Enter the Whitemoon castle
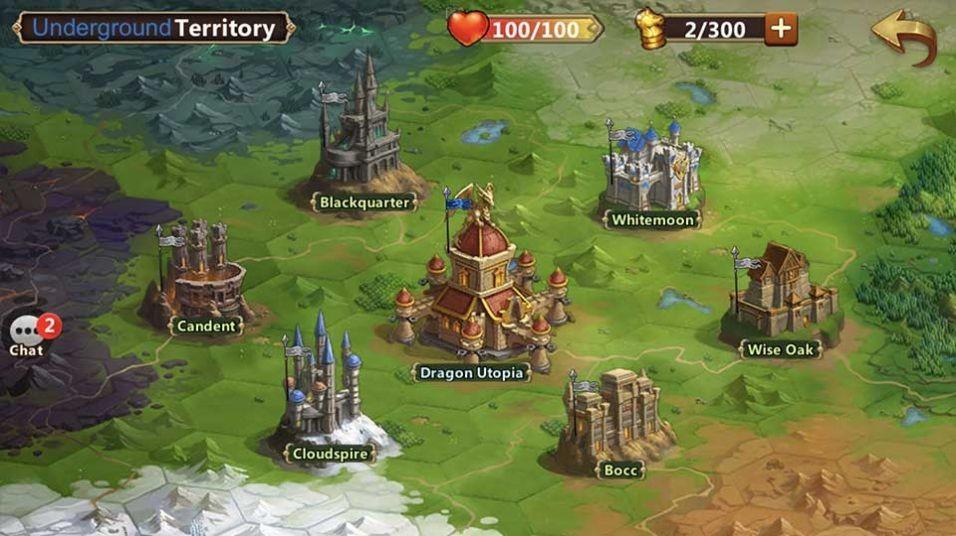The width and height of the screenshot is (956, 536). (x=652, y=168)
